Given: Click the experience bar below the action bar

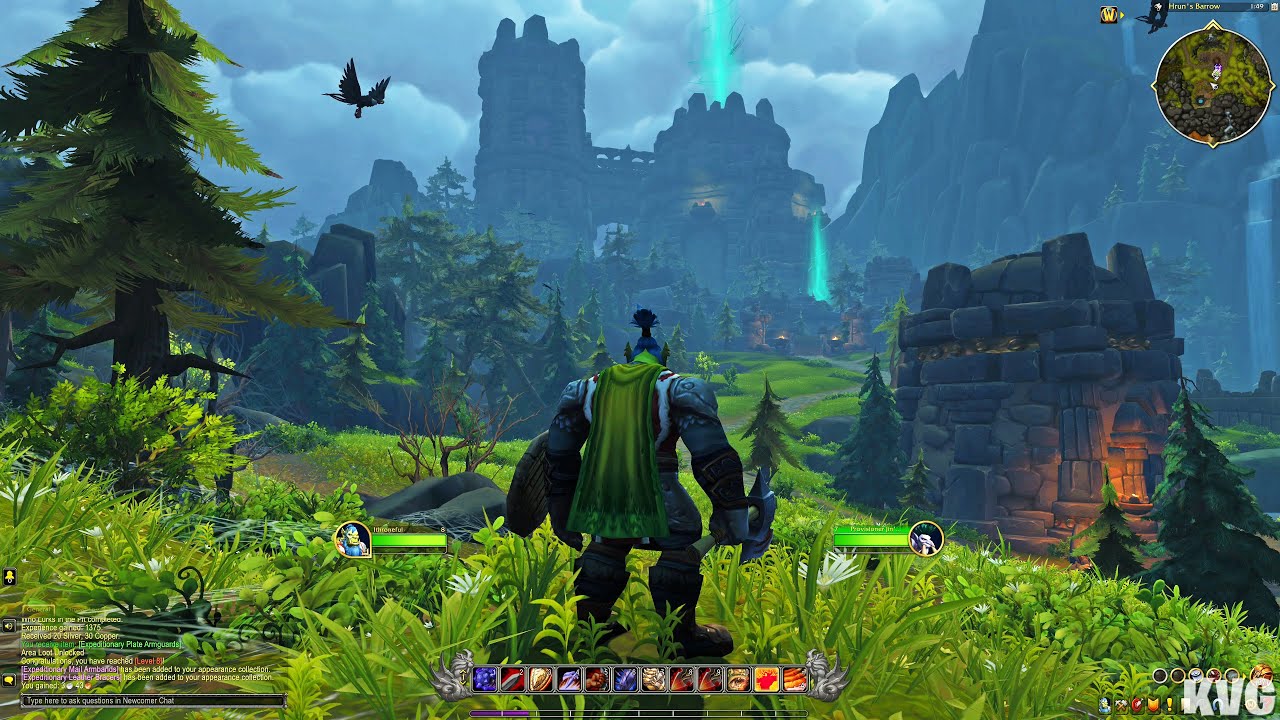Looking at the screenshot, I should coord(638,712).
